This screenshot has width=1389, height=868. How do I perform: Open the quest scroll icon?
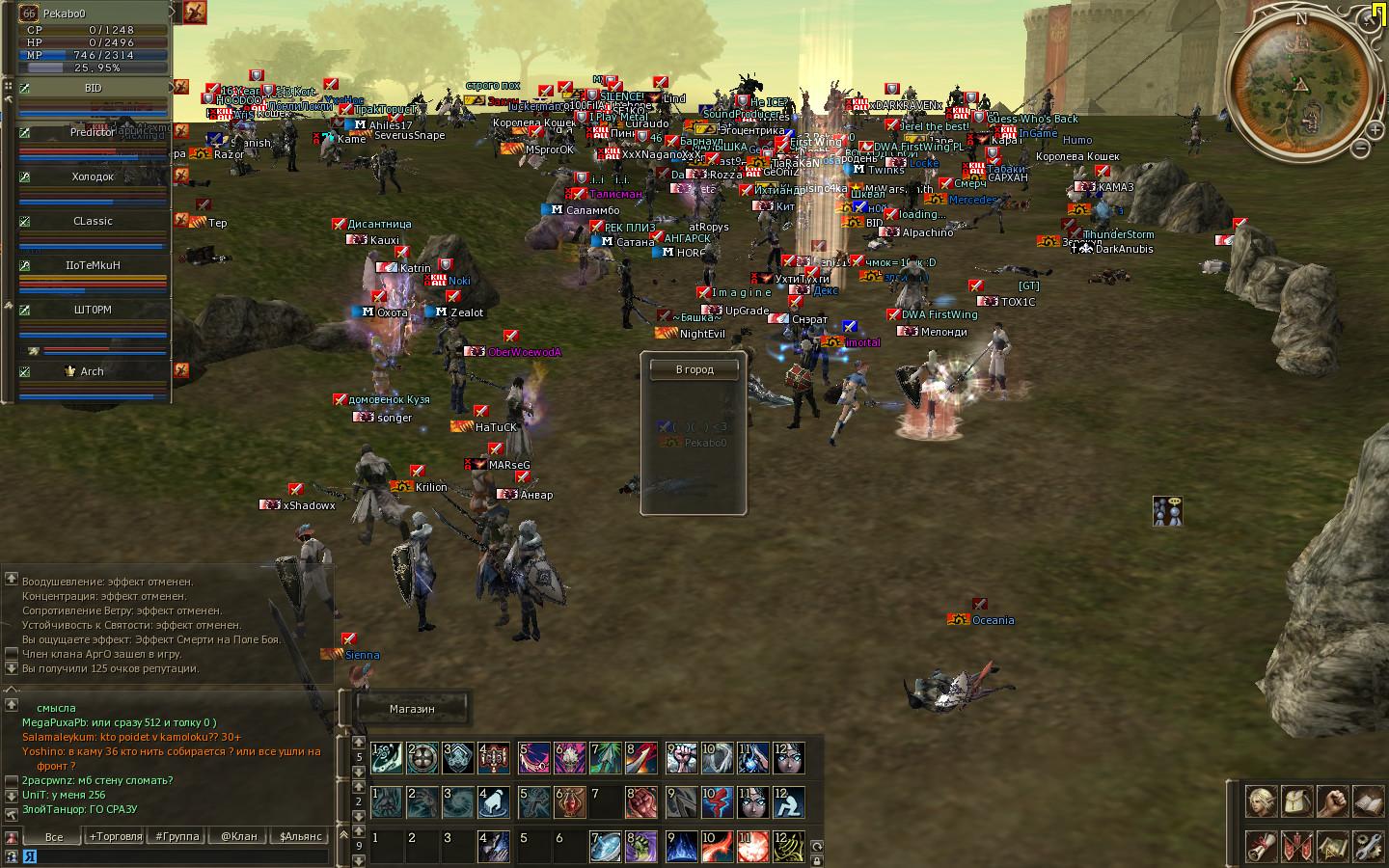[x=1260, y=846]
